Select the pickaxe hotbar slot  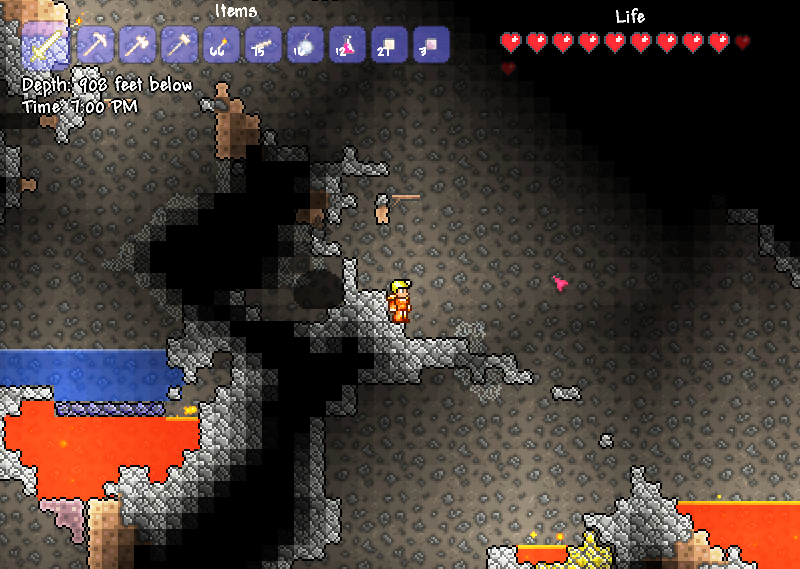(x=93, y=44)
